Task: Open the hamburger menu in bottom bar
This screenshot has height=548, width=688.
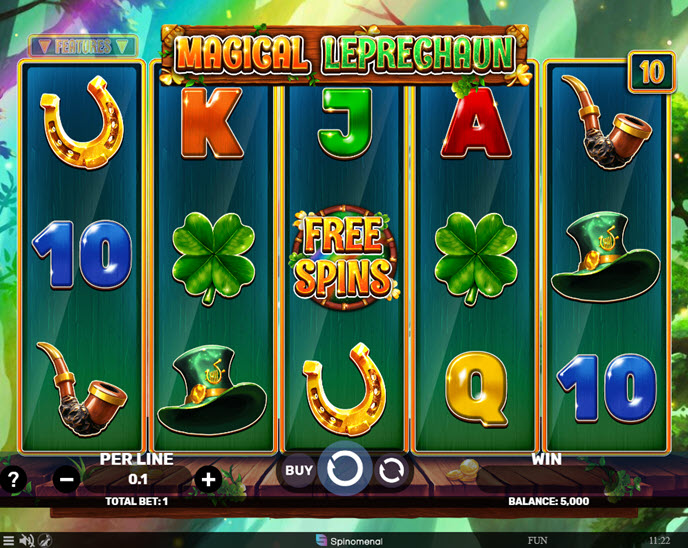Action: click(9, 540)
